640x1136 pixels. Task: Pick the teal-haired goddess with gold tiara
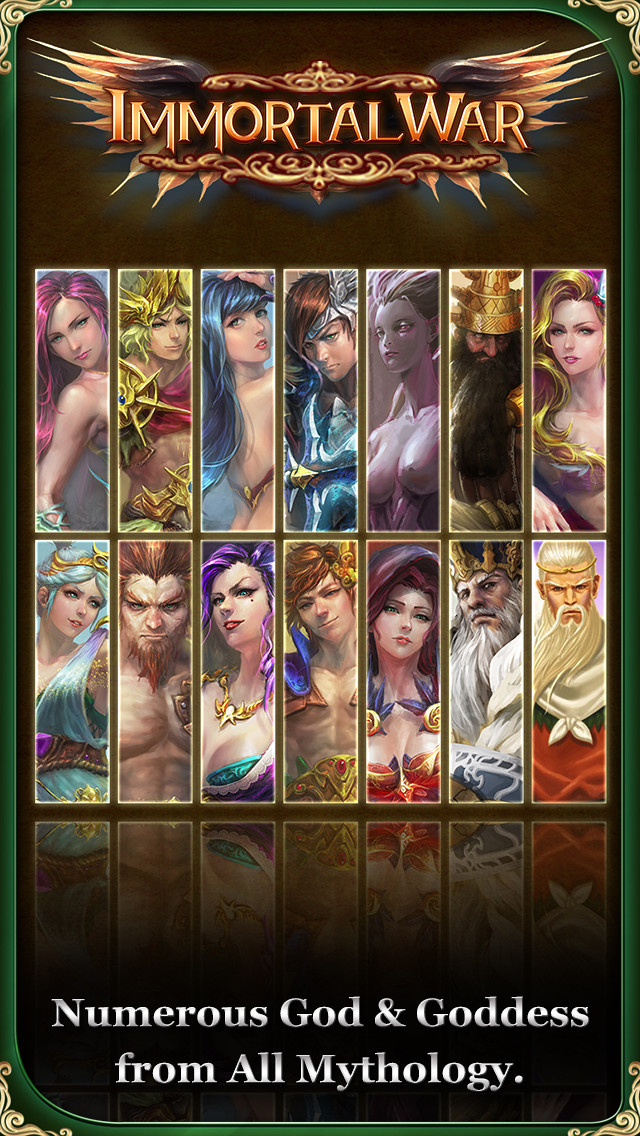tap(72, 671)
